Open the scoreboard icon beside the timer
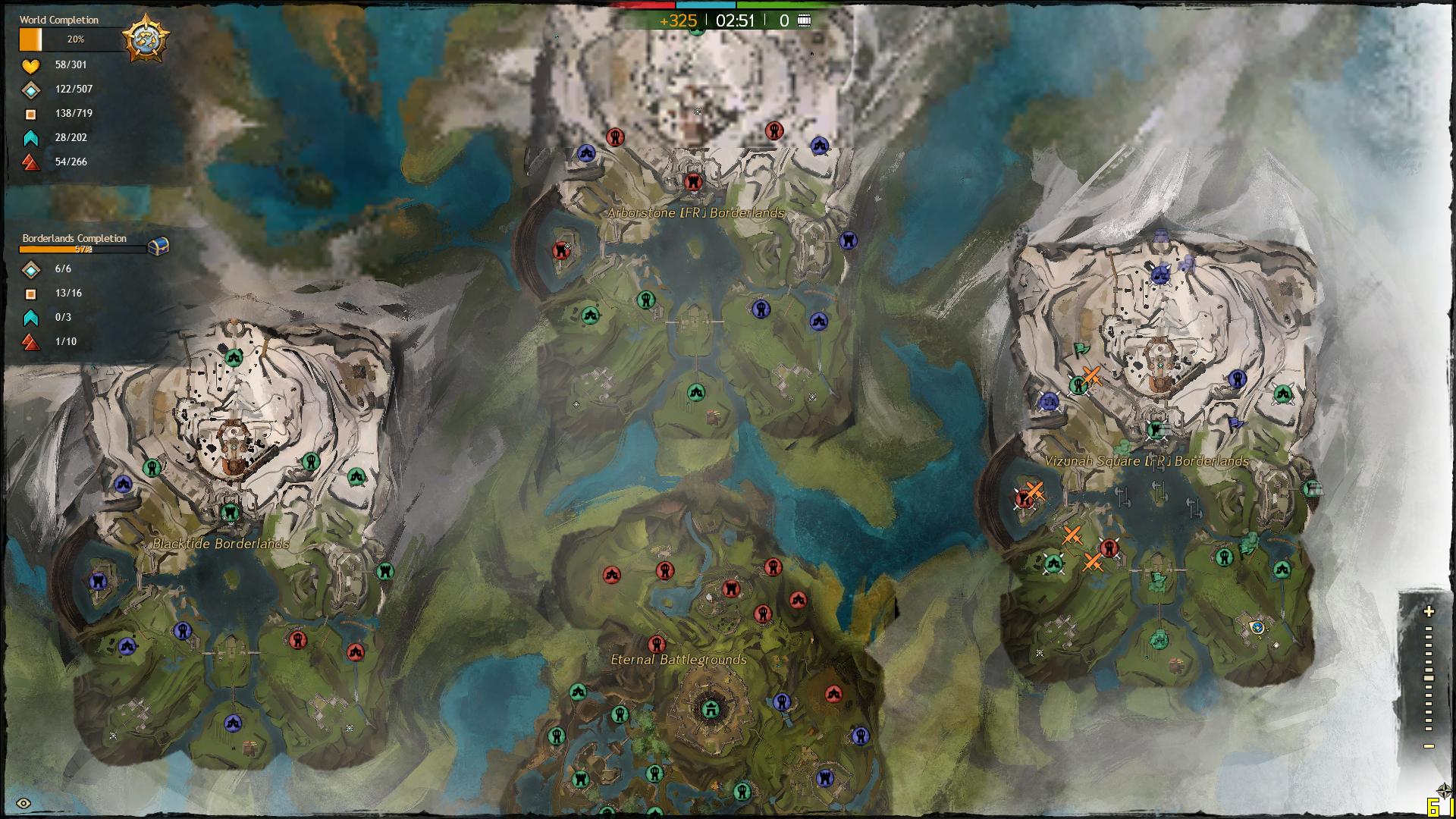 [805, 20]
